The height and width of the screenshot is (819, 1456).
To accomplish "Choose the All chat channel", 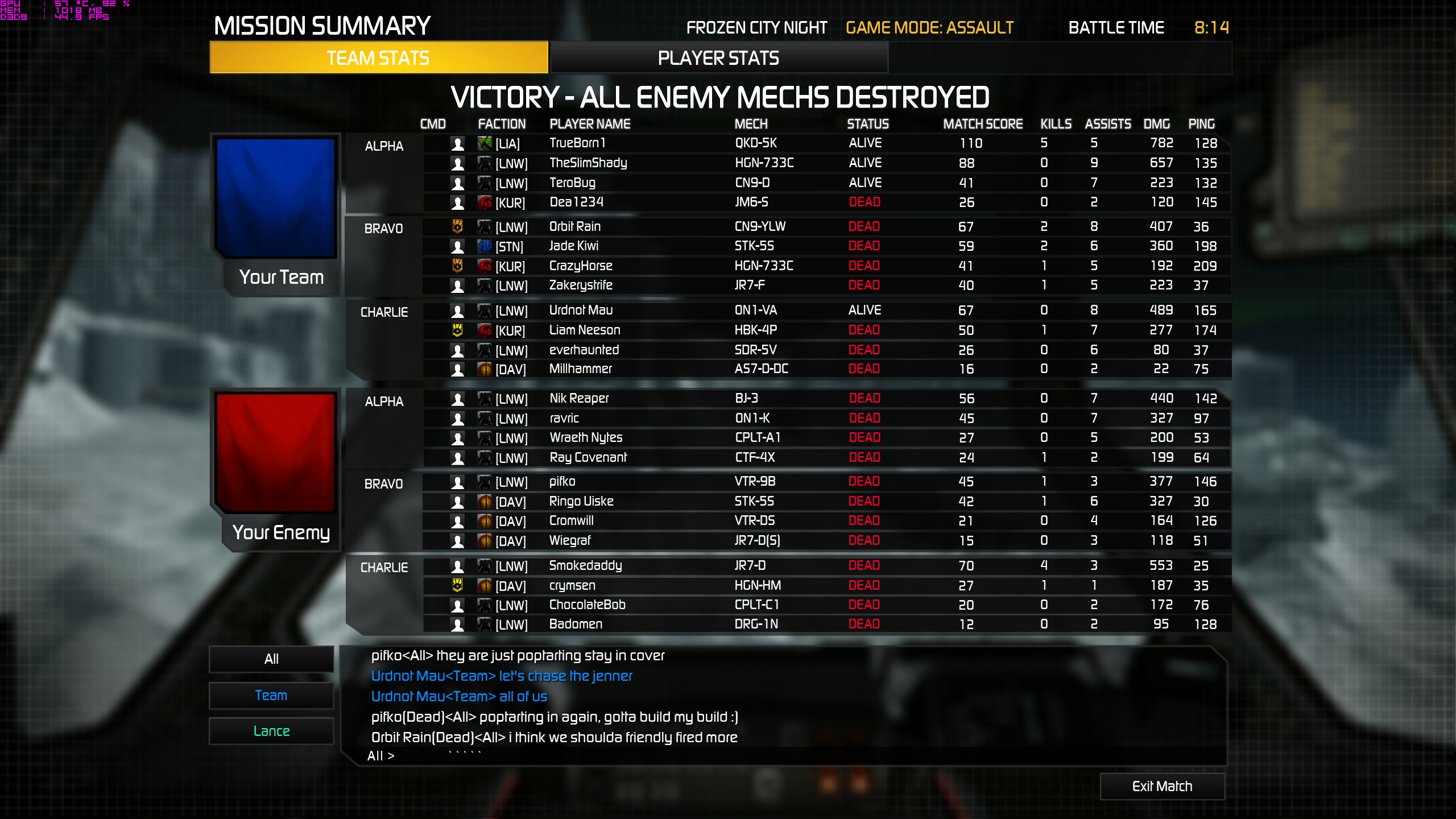I will (x=271, y=659).
